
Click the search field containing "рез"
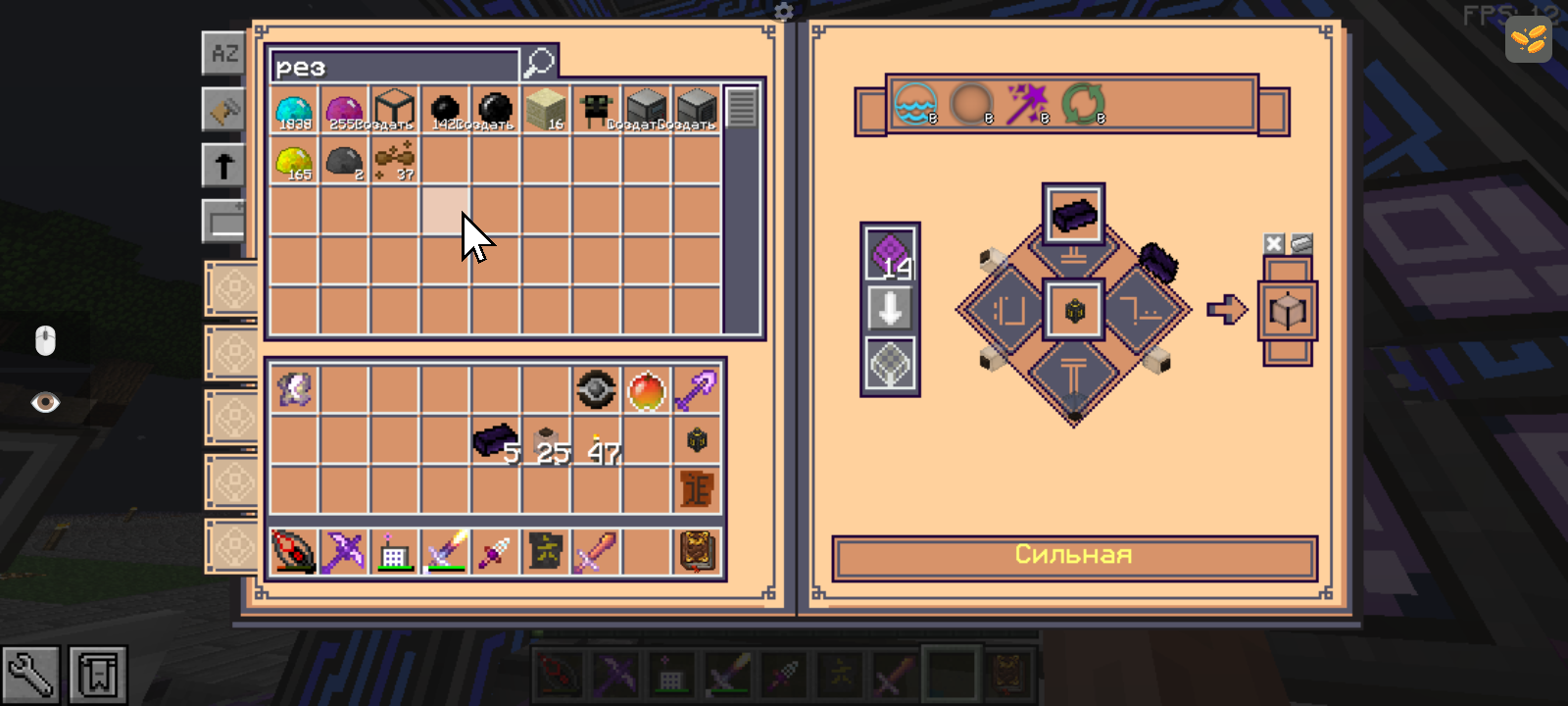coord(394,67)
